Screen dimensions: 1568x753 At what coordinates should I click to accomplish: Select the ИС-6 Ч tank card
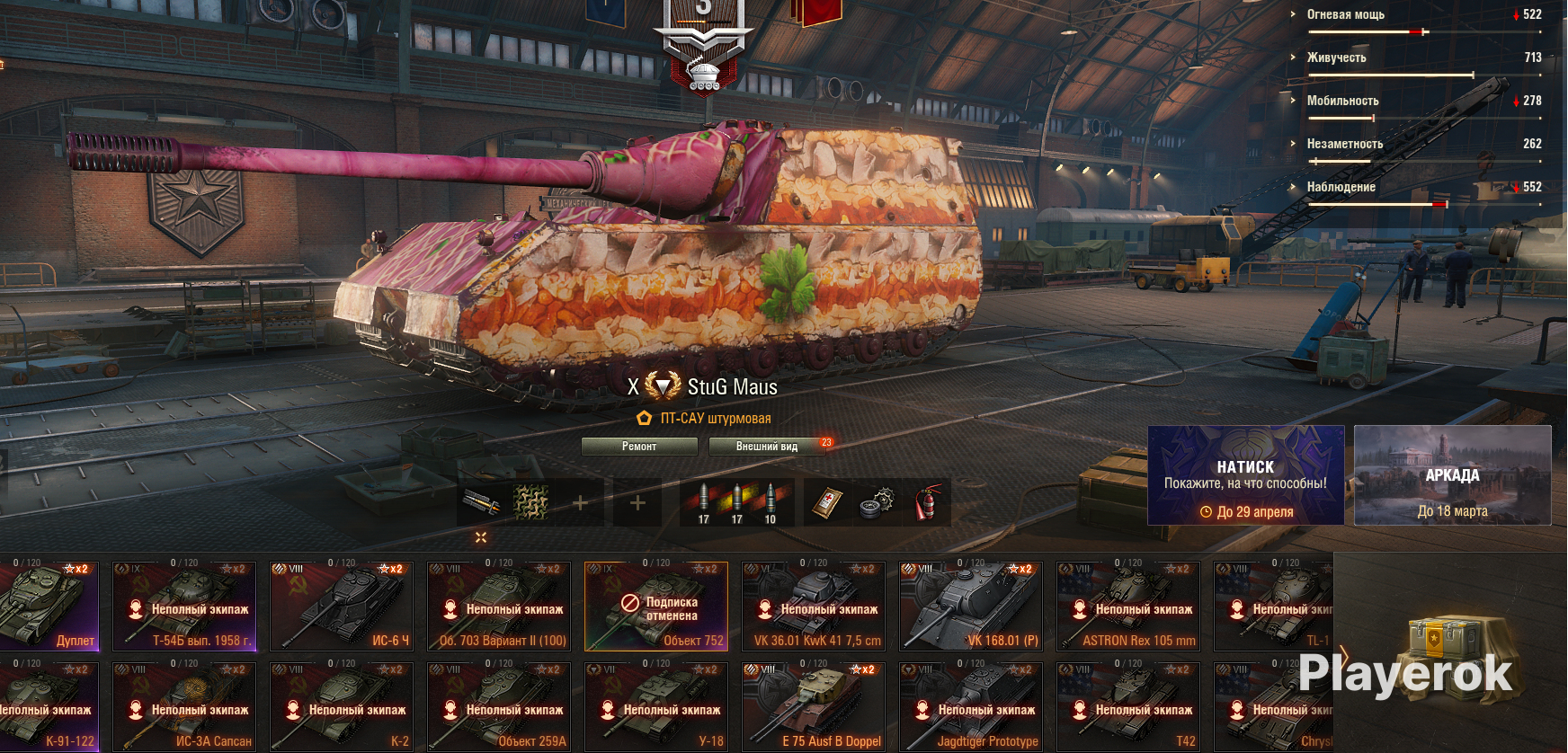click(342, 606)
